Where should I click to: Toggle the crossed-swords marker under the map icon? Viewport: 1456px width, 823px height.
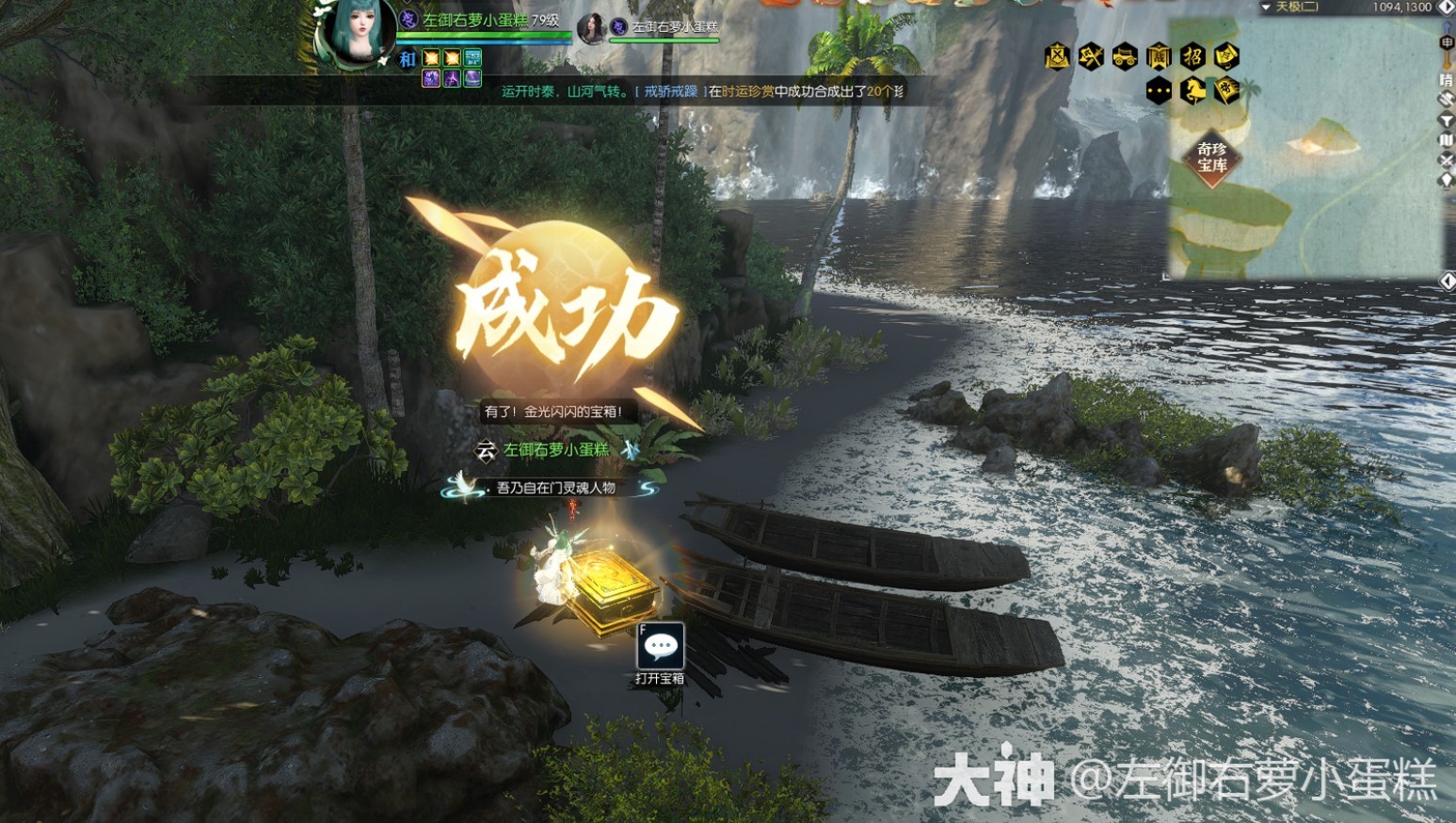pos(1447,160)
